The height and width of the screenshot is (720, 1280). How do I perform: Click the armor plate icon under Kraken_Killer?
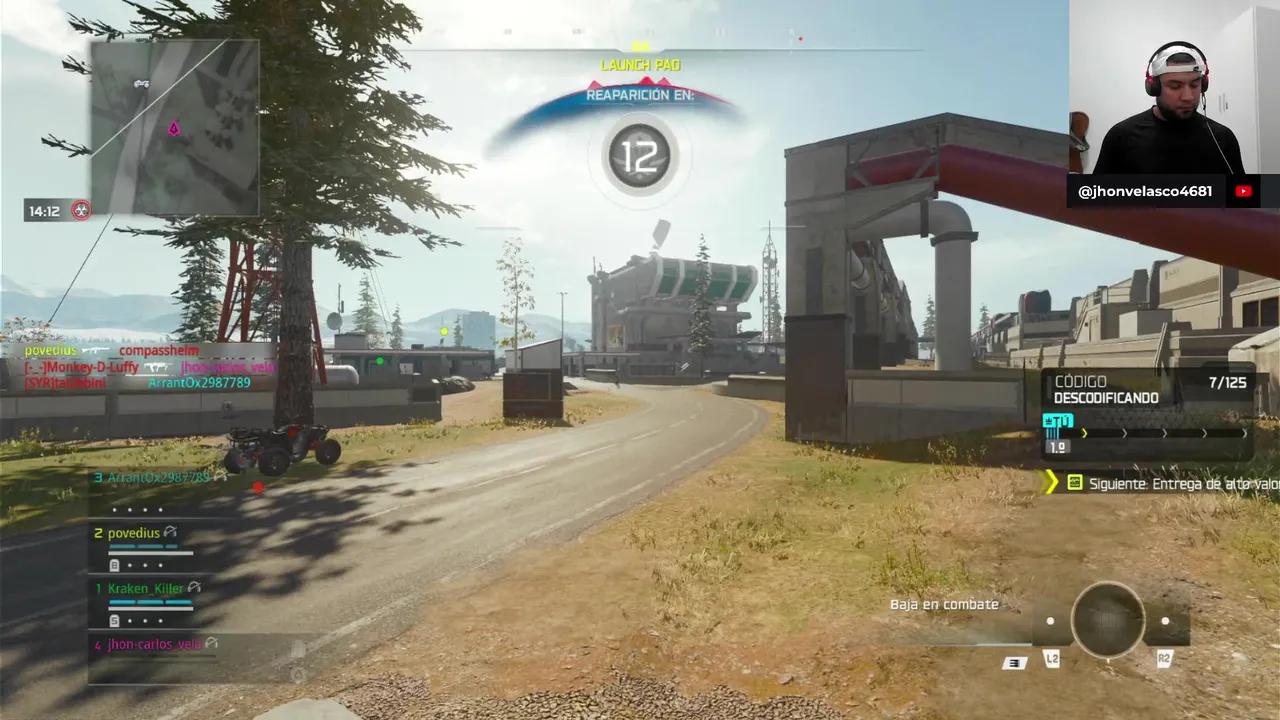(x=114, y=620)
